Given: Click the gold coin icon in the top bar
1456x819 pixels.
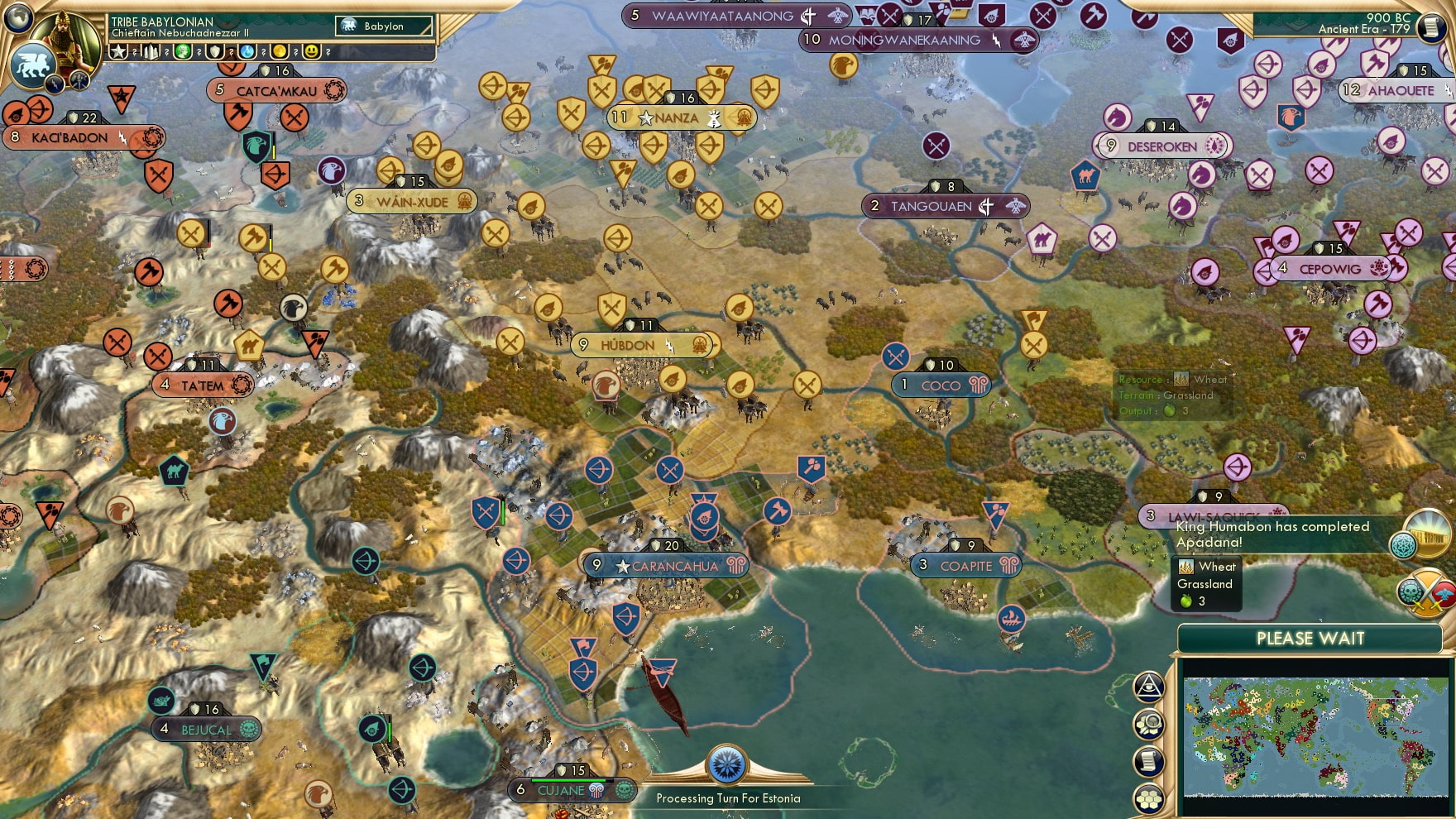Looking at the screenshot, I should pos(280,51).
